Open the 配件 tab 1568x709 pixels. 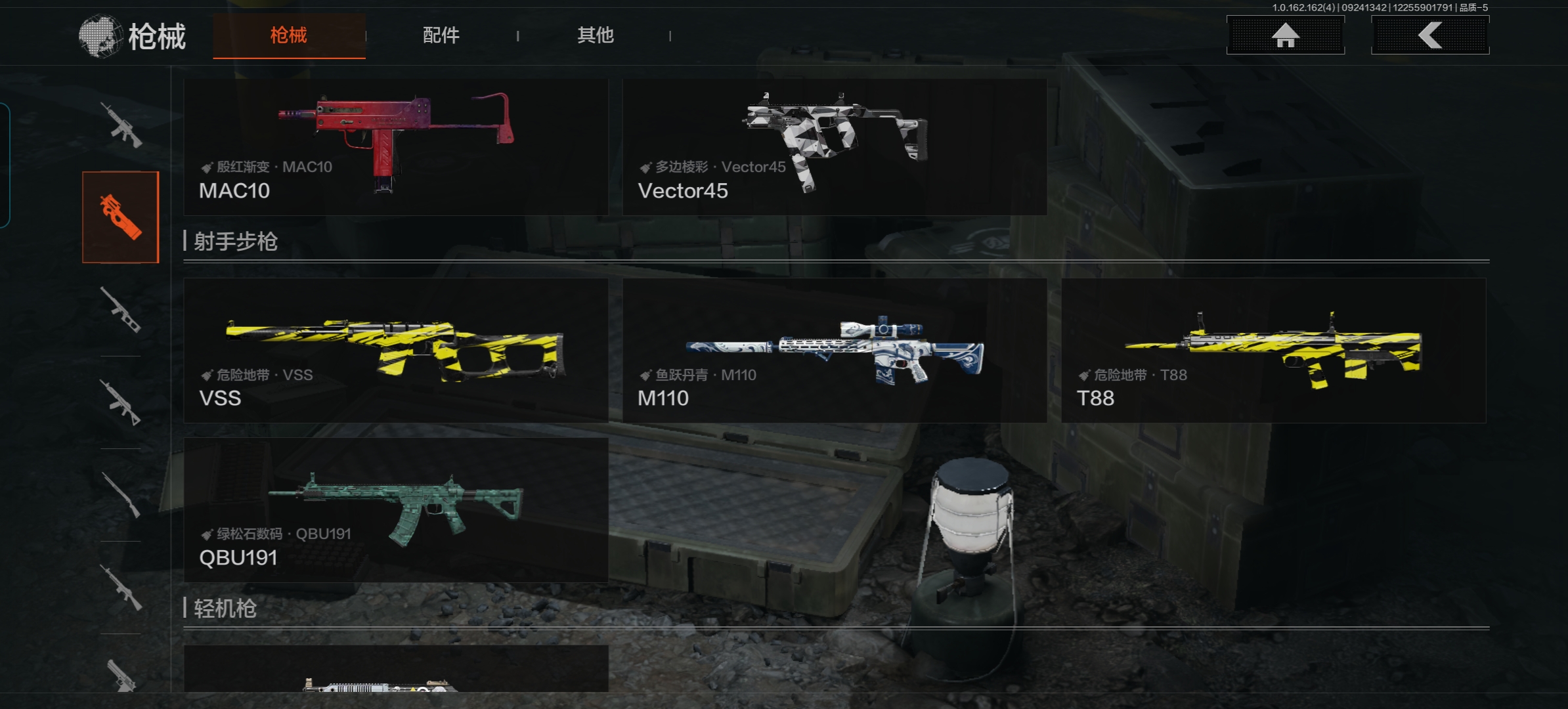441,35
